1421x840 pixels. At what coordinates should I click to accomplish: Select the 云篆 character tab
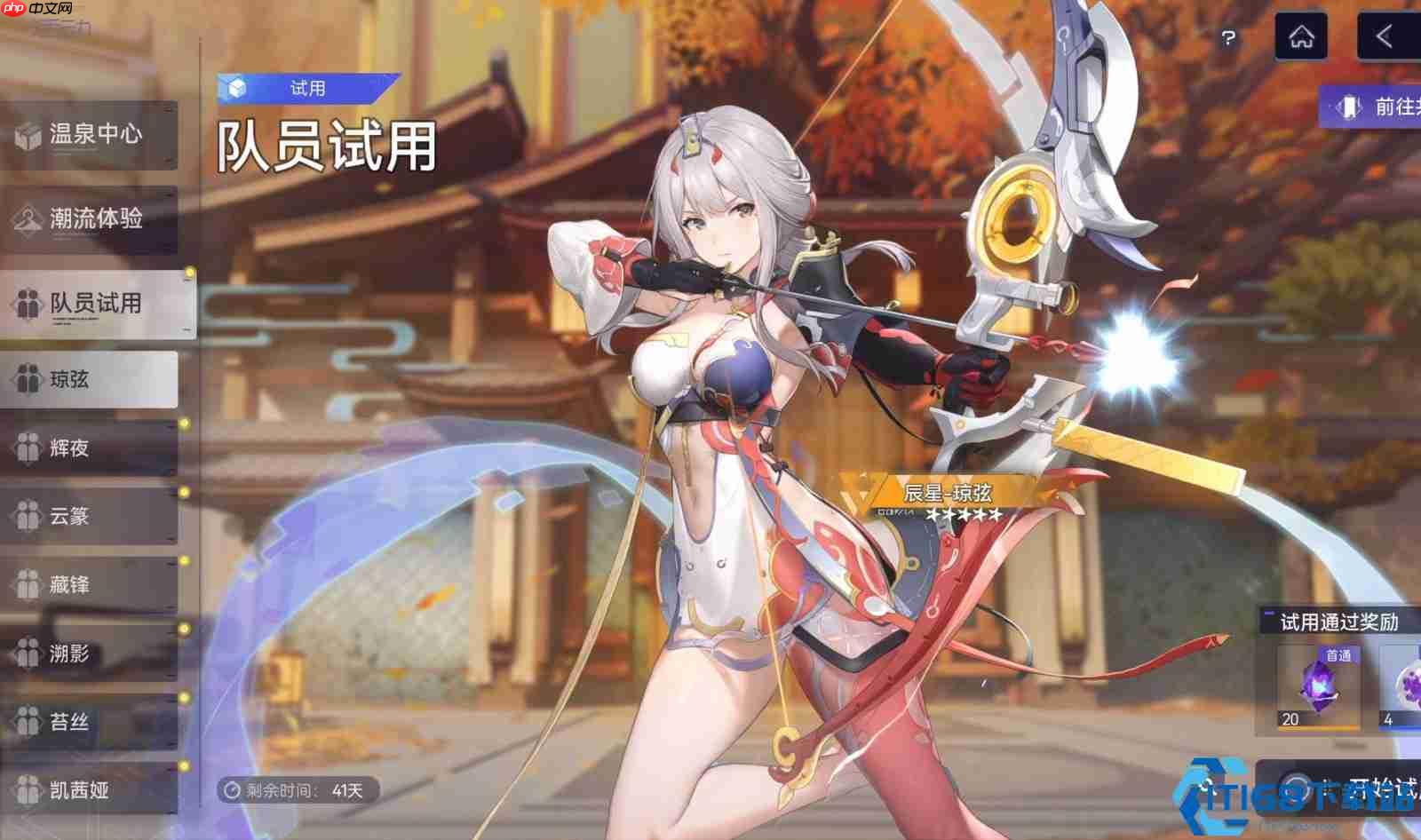28,516
